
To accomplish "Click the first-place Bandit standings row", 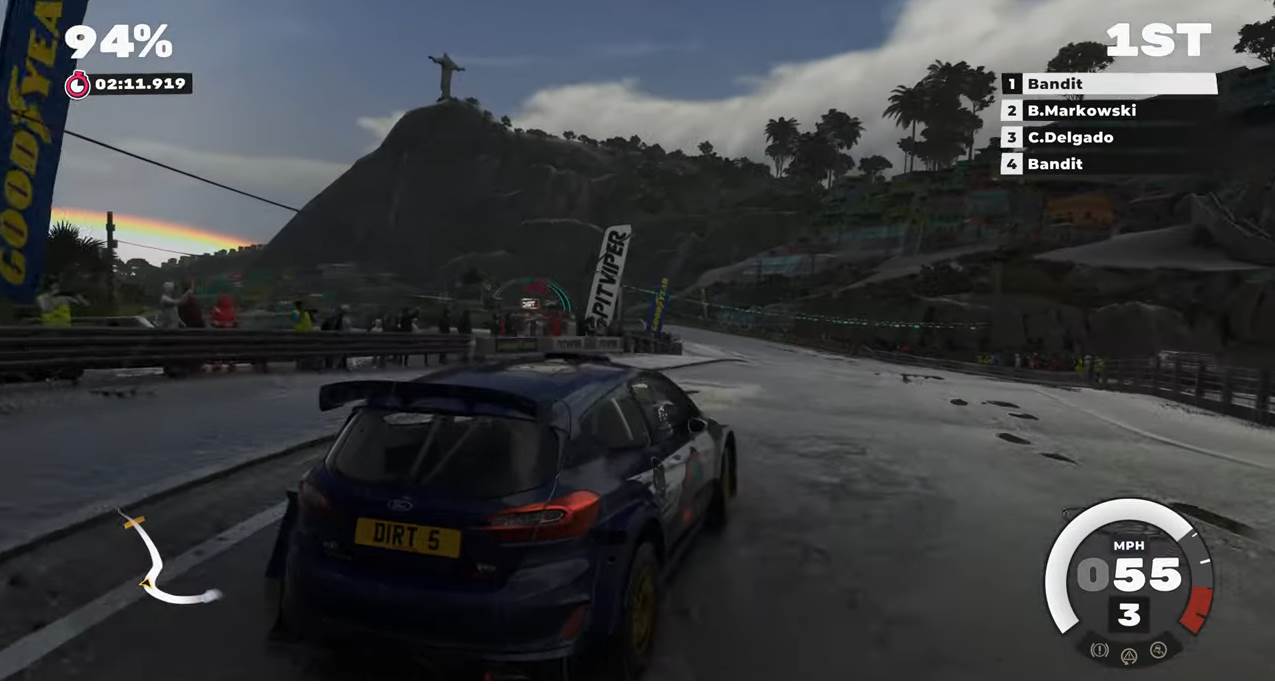I will [x=1108, y=85].
